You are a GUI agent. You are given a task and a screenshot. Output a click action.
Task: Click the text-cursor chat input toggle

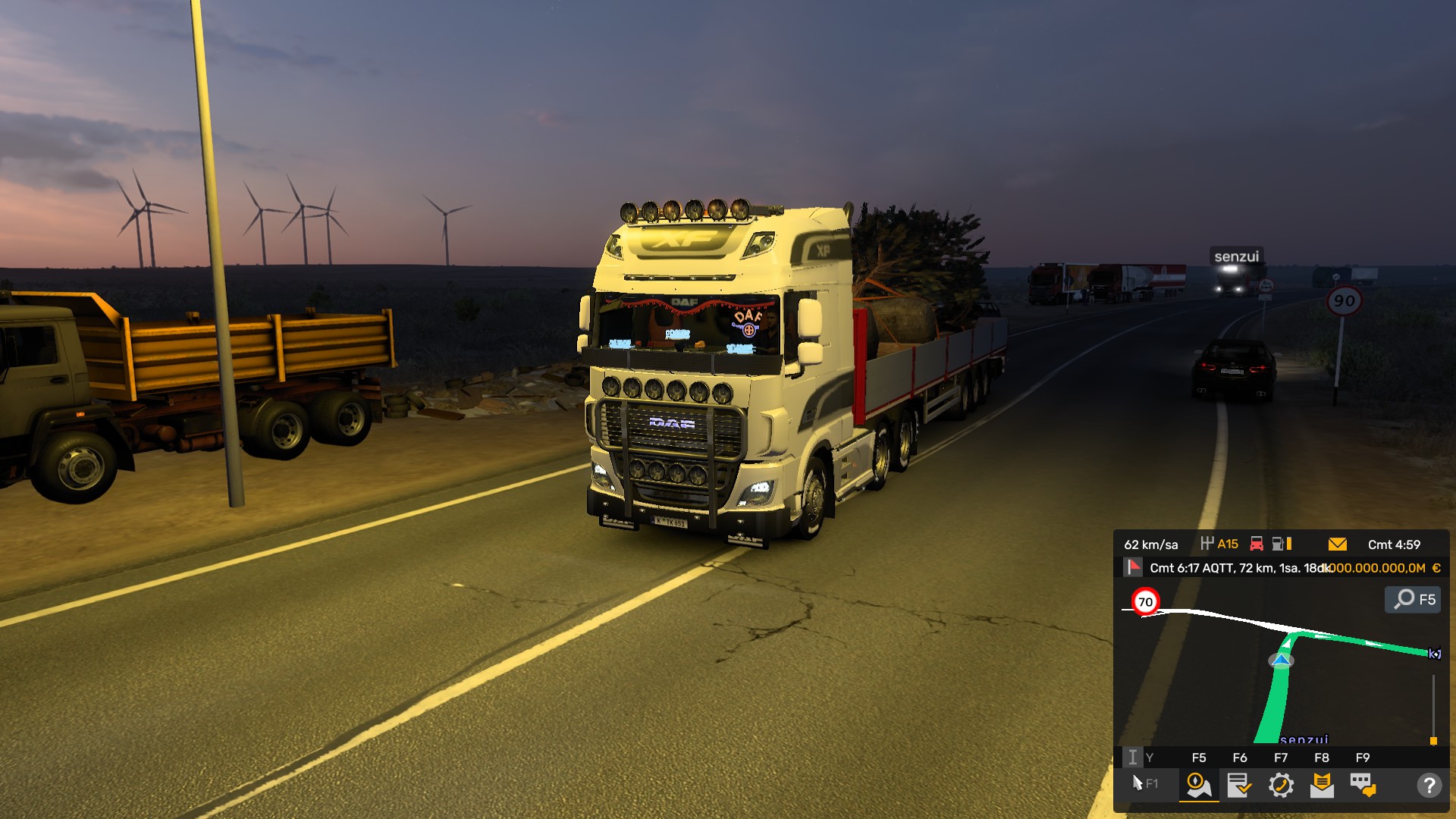tap(1132, 757)
